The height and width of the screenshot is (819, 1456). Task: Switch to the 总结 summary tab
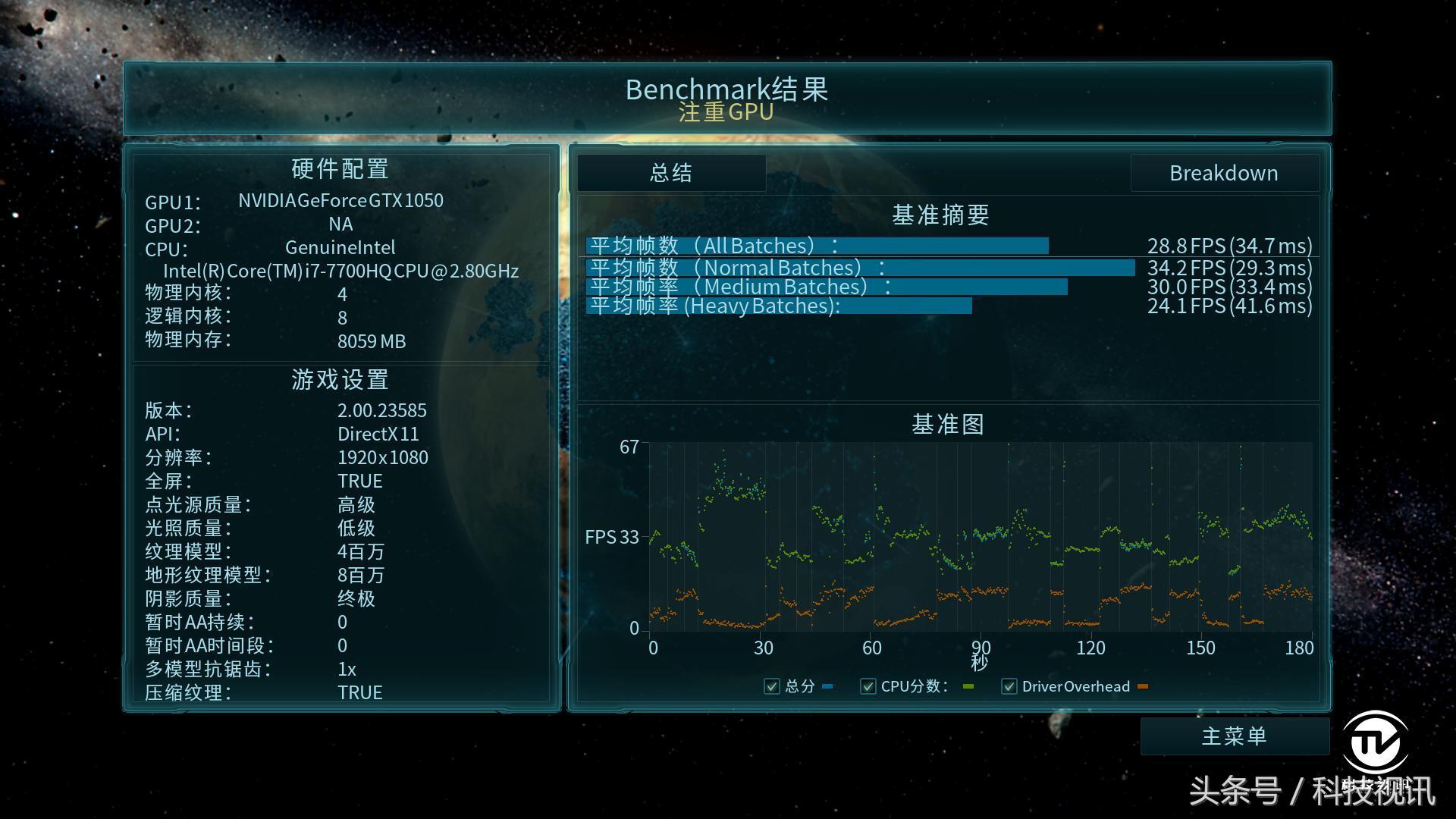pyautogui.click(x=670, y=173)
